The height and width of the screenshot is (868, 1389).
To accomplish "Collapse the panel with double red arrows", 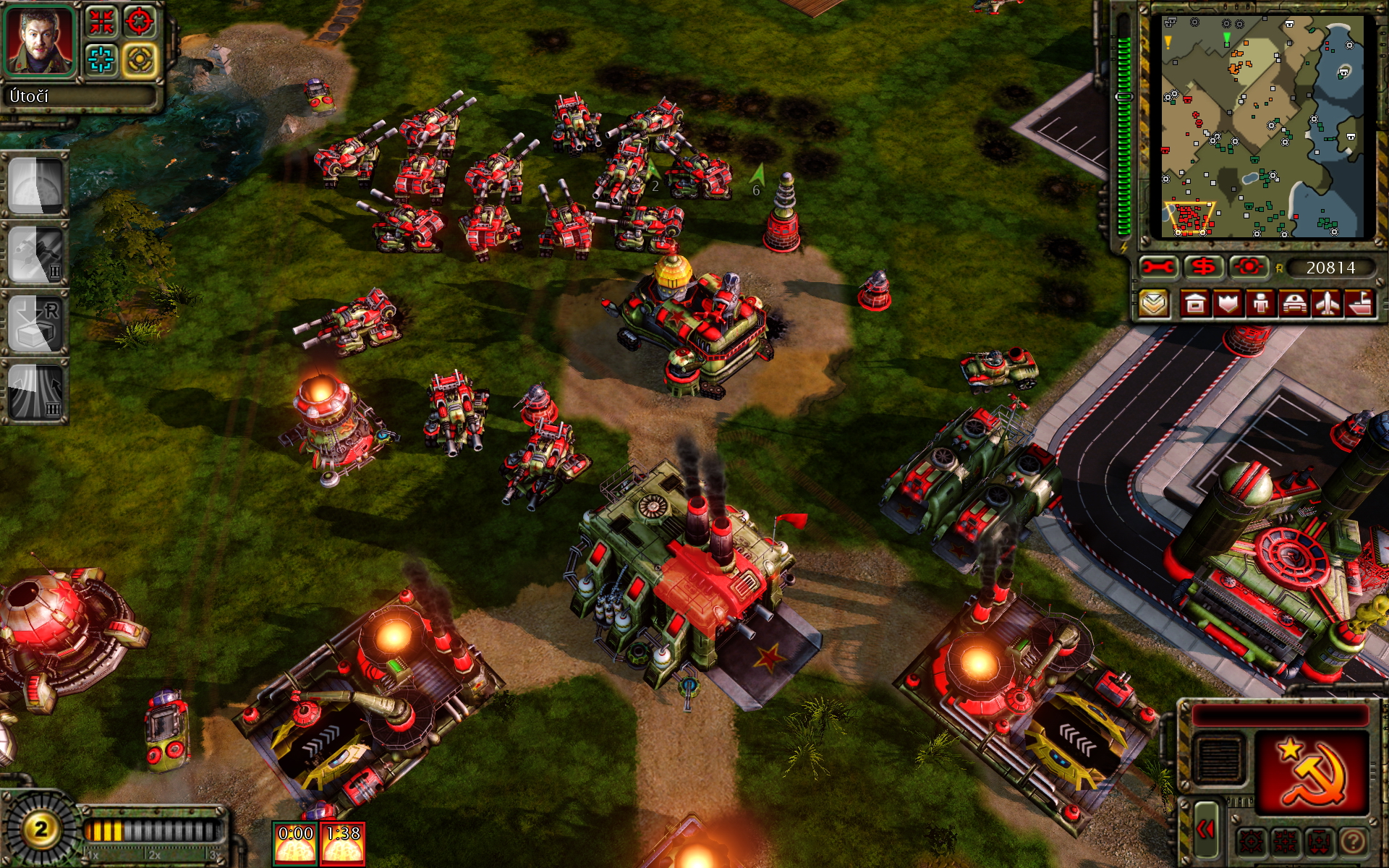I will click(x=1205, y=829).
